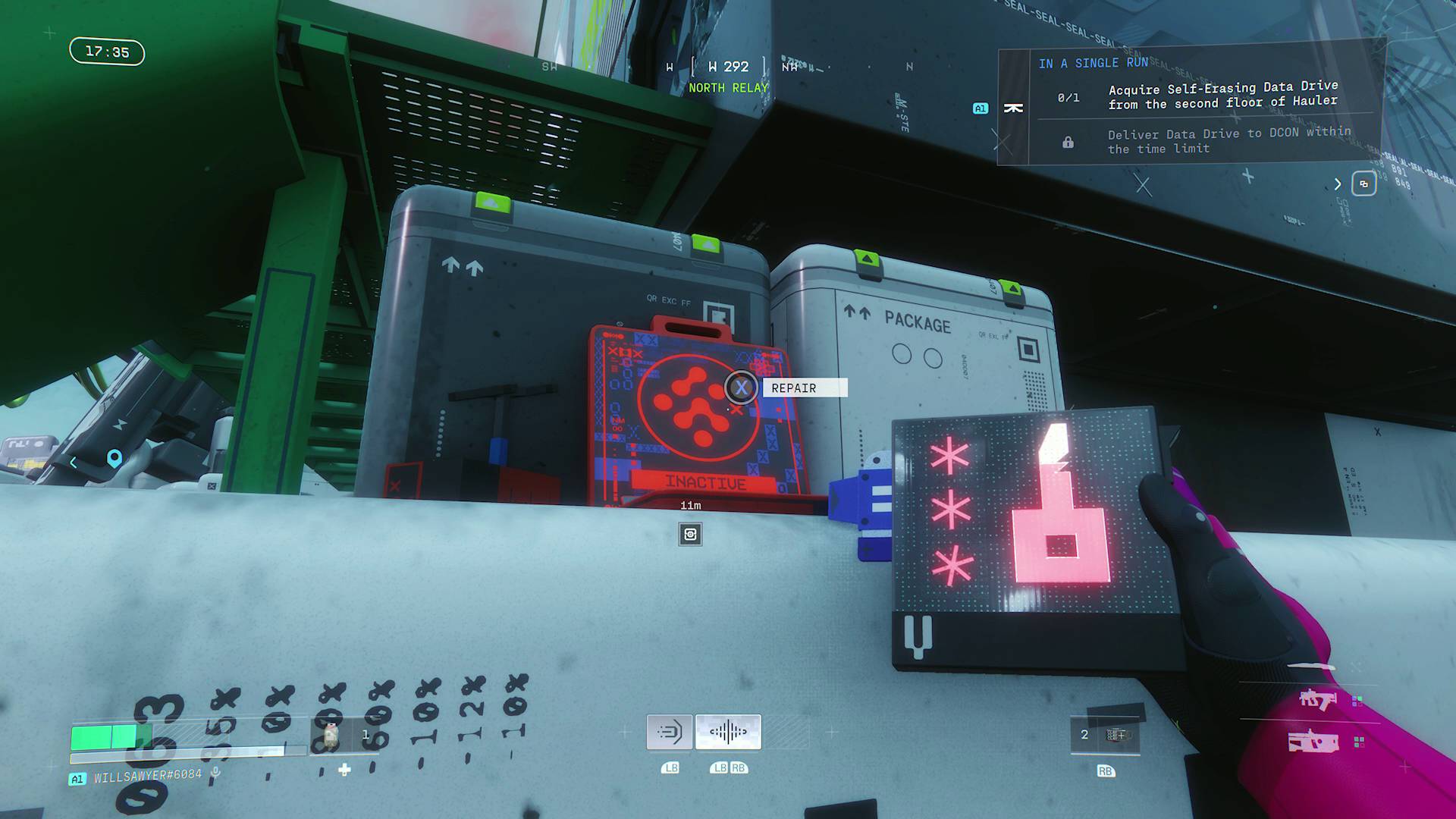This screenshot has width=1456, height=819.
Task: Toggle the voice waveform indicator in the hotbar
Action: [726, 730]
